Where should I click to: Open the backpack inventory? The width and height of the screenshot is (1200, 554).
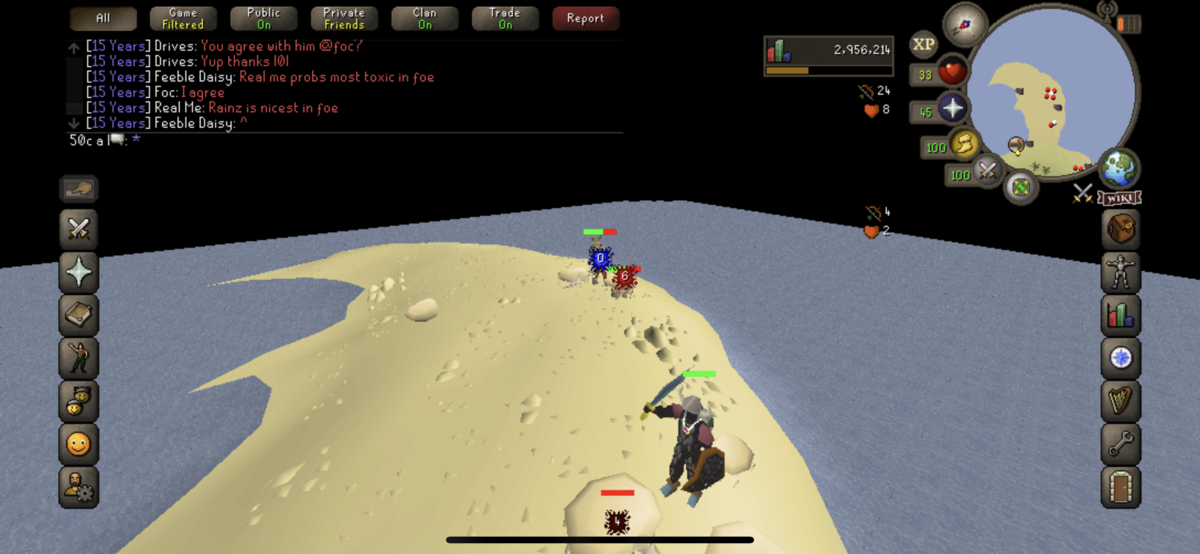pos(1121,229)
